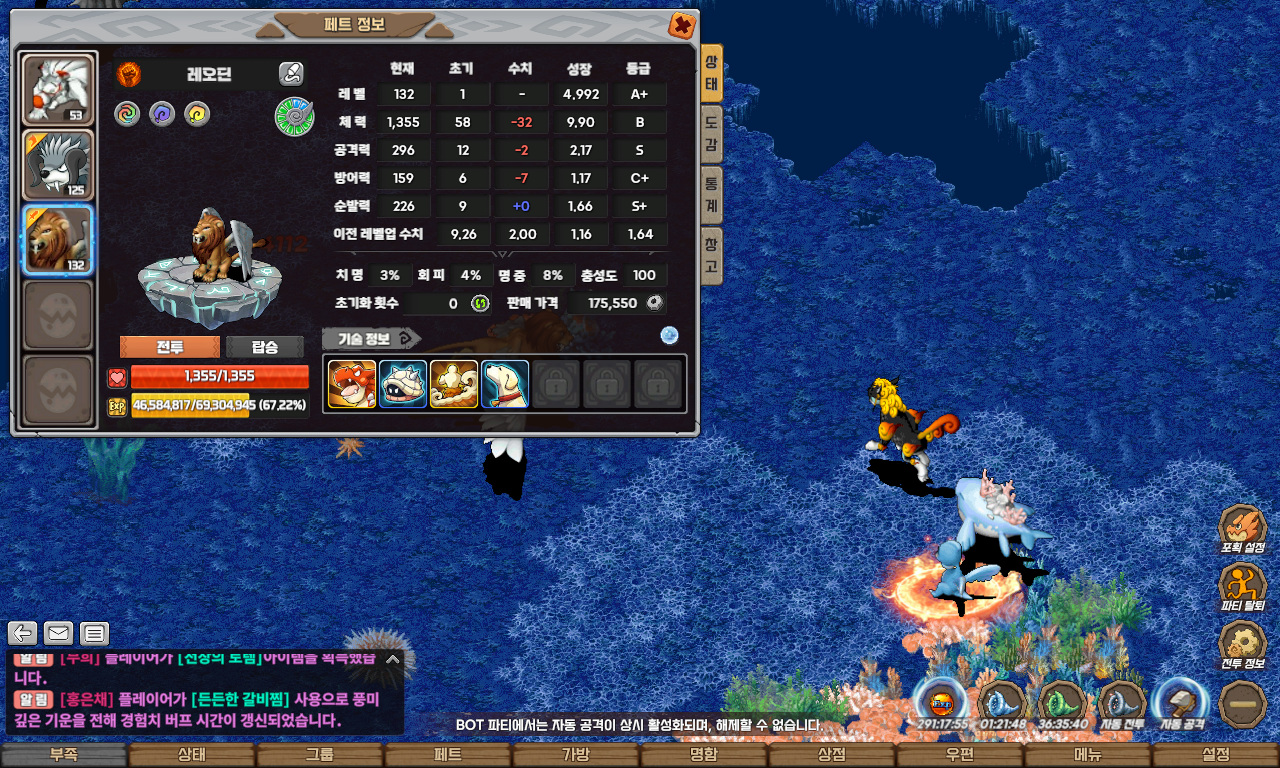
Task: Click the 파티 탈퇴 leave party button
Action: click(1243, 586)
